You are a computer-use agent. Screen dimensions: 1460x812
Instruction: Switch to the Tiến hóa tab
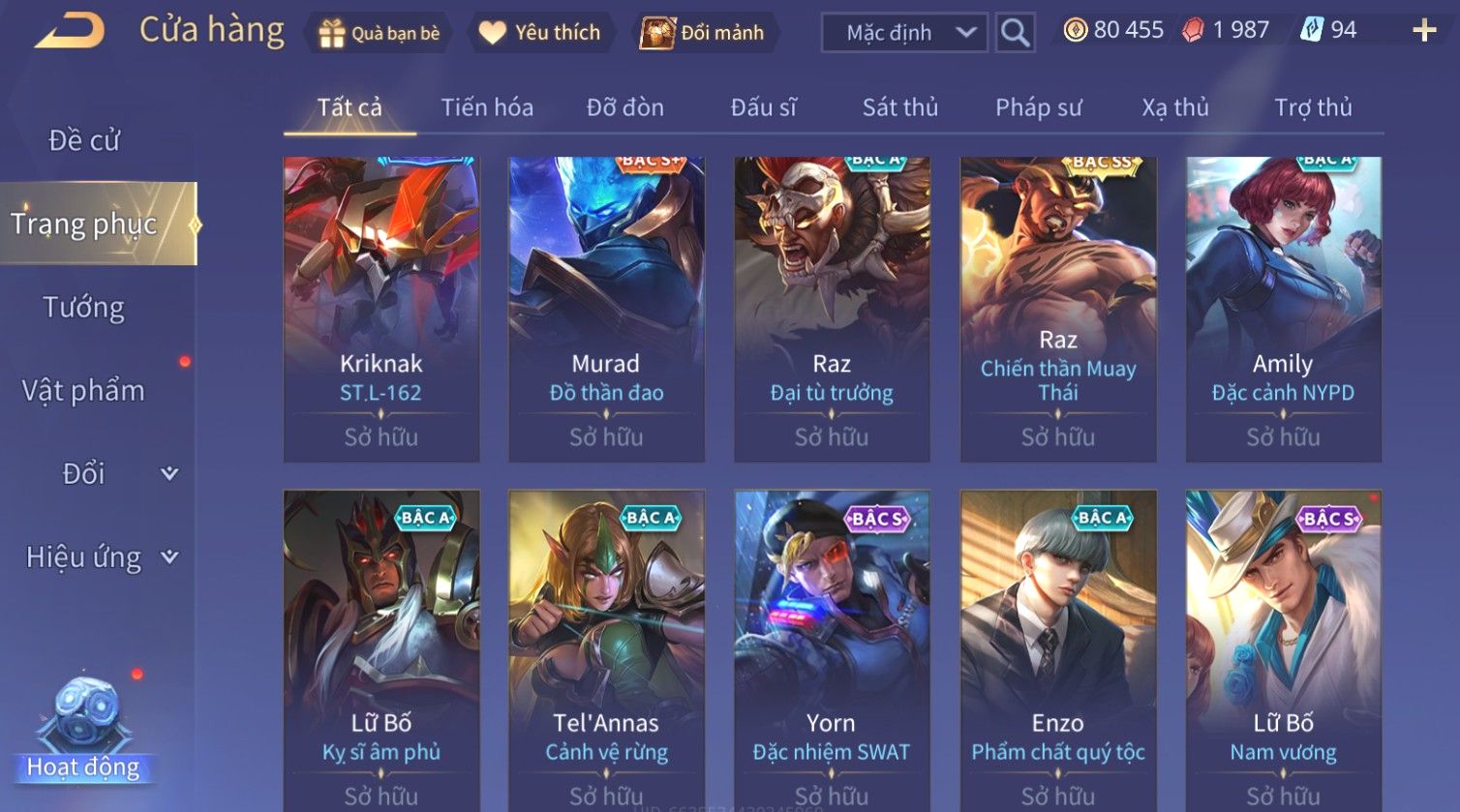(487, 107)
